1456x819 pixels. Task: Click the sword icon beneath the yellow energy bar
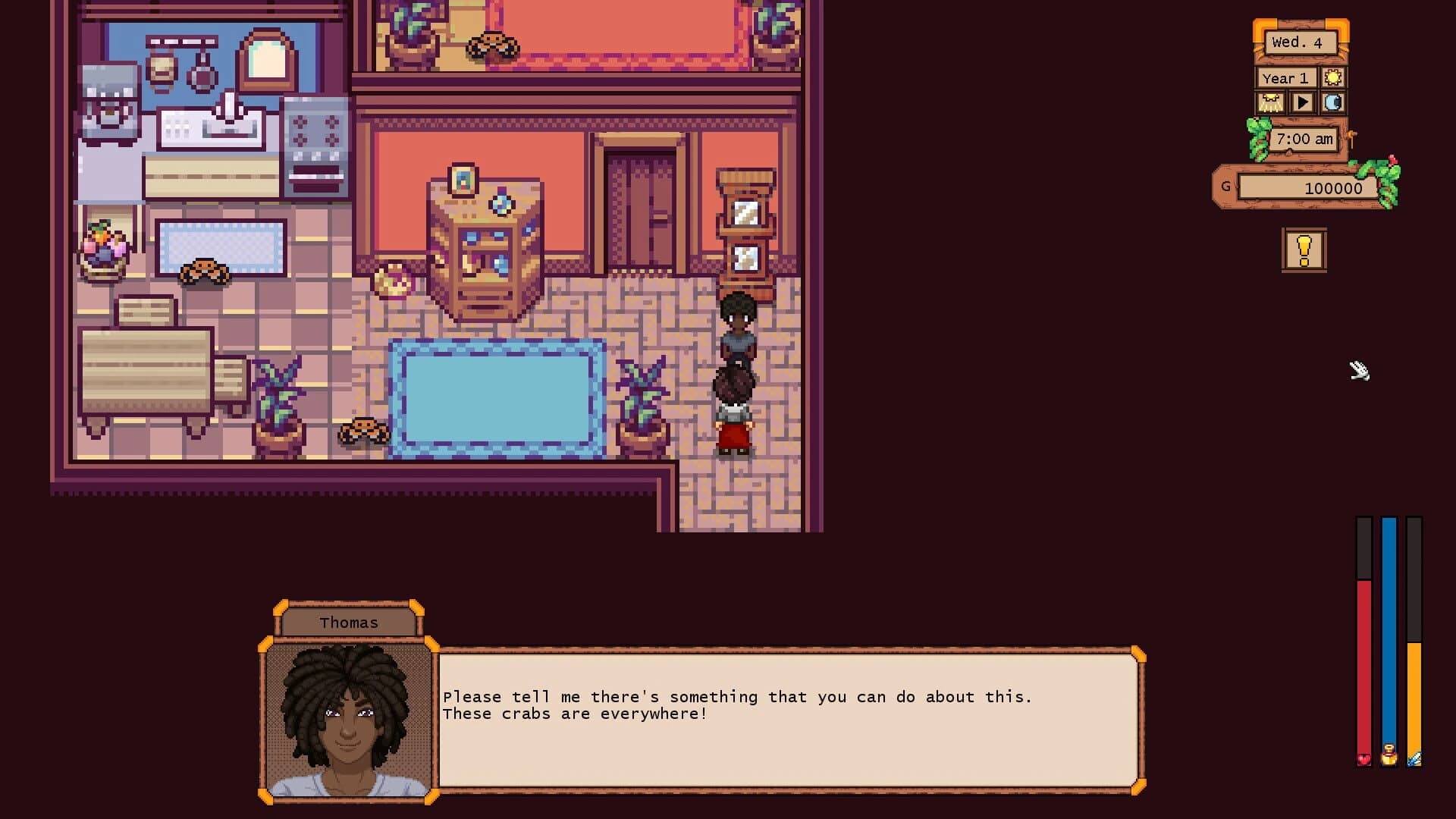pyautogui.click(x=1415, y=758)
